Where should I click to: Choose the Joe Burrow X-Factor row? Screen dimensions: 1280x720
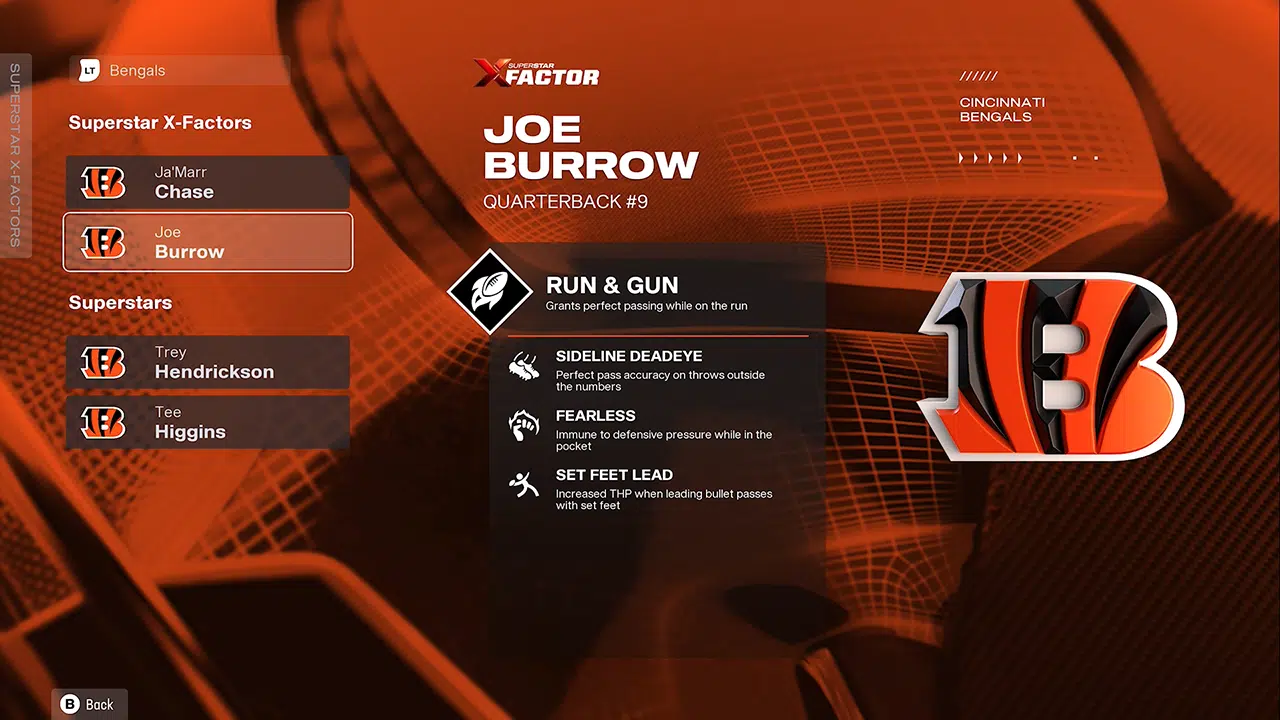[x=208, y=242]
